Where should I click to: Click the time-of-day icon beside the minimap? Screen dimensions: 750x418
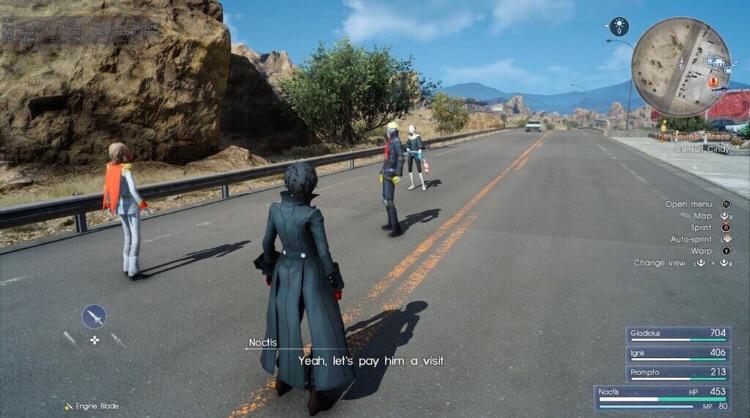(x=619, y=26)
